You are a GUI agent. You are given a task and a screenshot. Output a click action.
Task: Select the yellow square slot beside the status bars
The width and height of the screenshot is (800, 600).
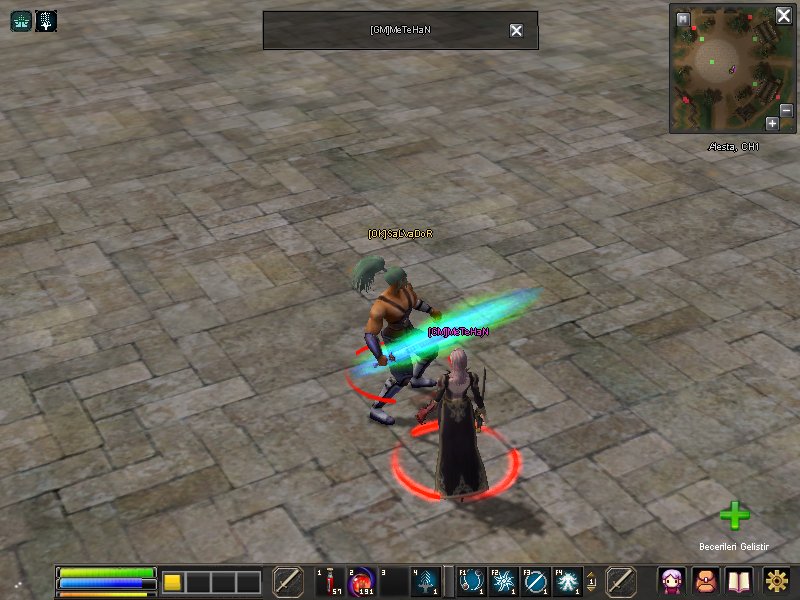pos(172,582)
